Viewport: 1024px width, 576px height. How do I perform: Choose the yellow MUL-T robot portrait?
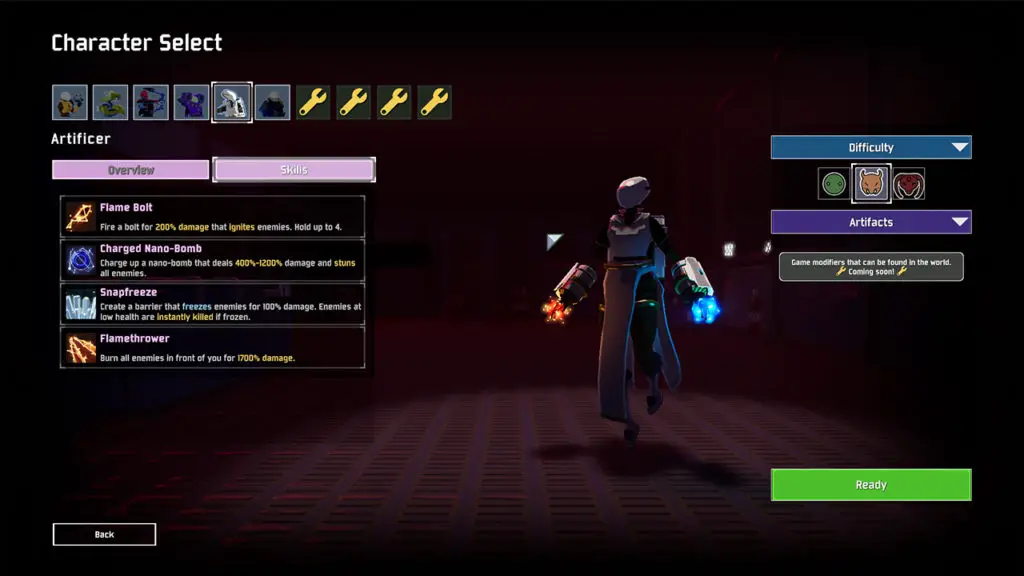(111, 102)
